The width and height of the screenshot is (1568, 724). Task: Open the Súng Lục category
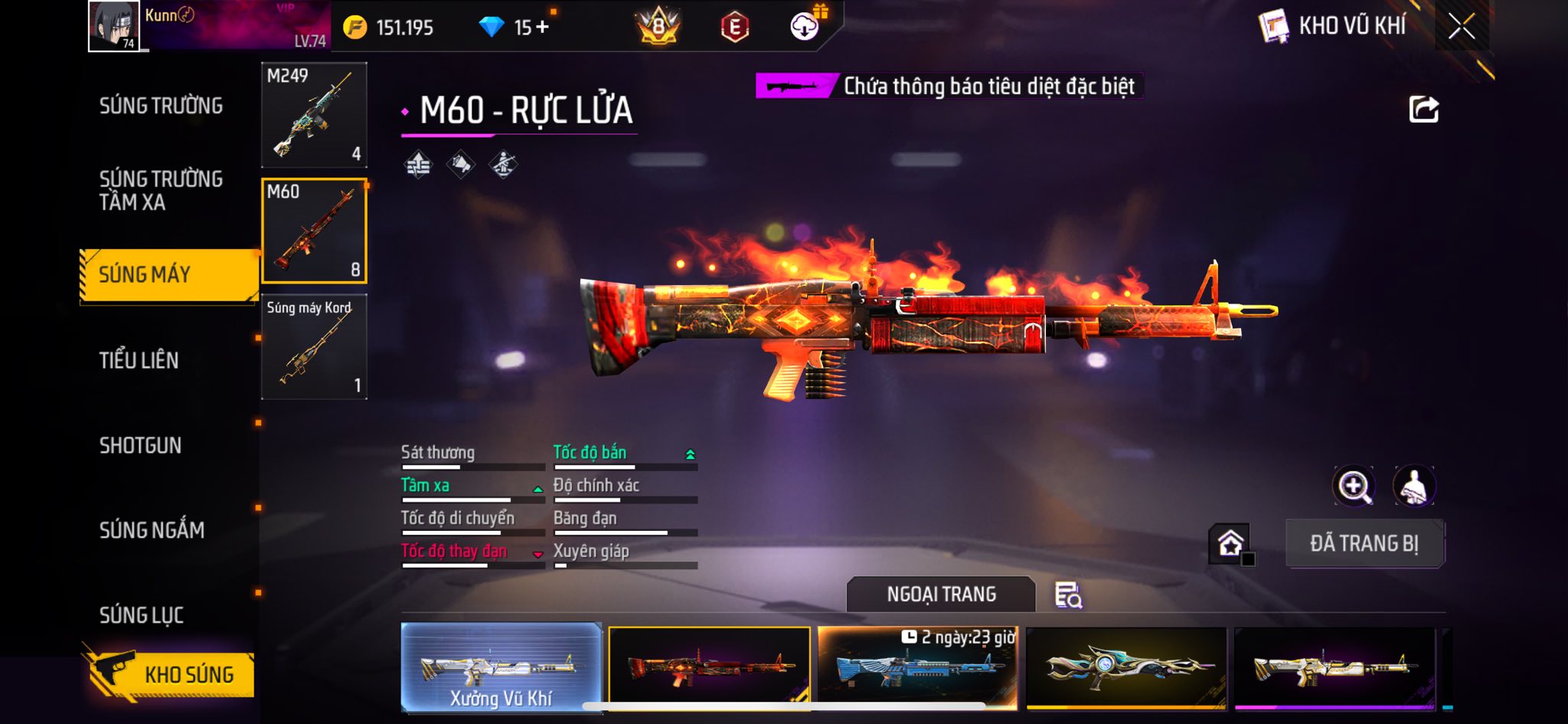(x=142, y=614)
